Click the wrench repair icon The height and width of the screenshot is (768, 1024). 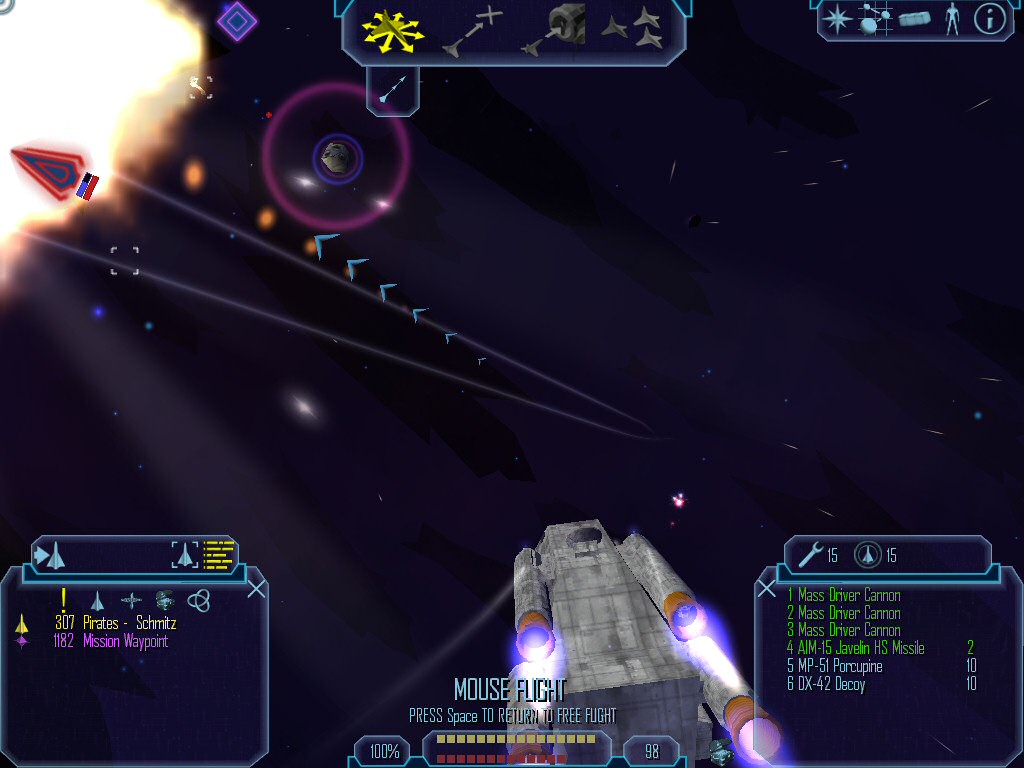pos(811,554)
